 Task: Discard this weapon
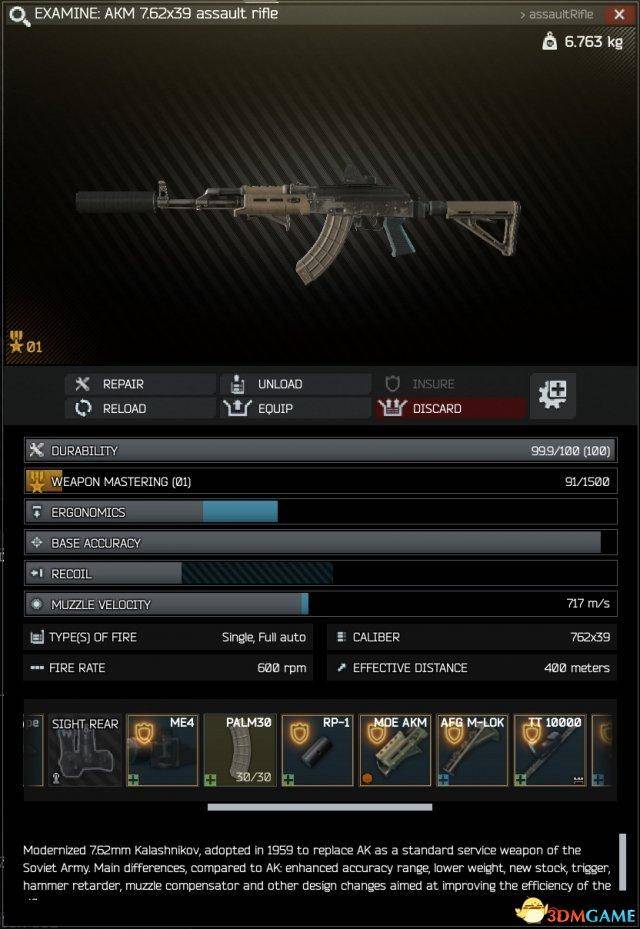tap(450, 408)
